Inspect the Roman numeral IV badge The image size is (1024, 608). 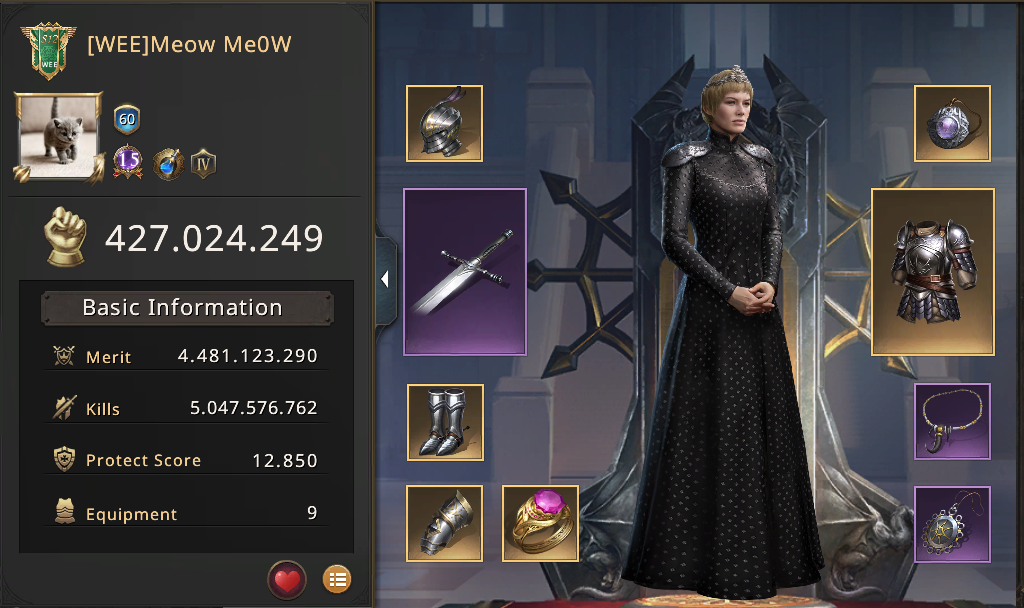point(204,163)
